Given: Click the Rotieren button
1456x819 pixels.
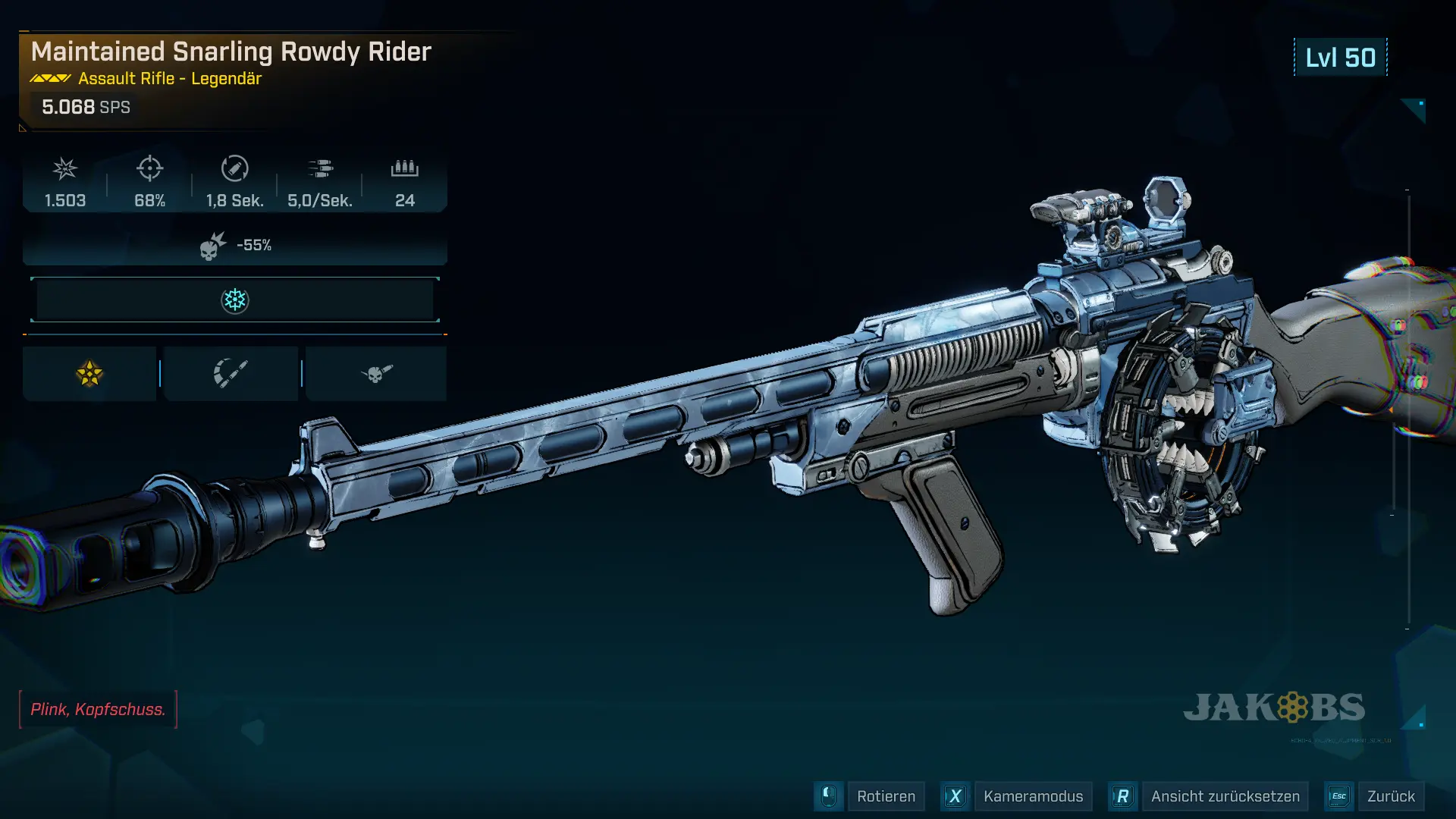Looking at the screenshot, I should (x=885, y=796).
